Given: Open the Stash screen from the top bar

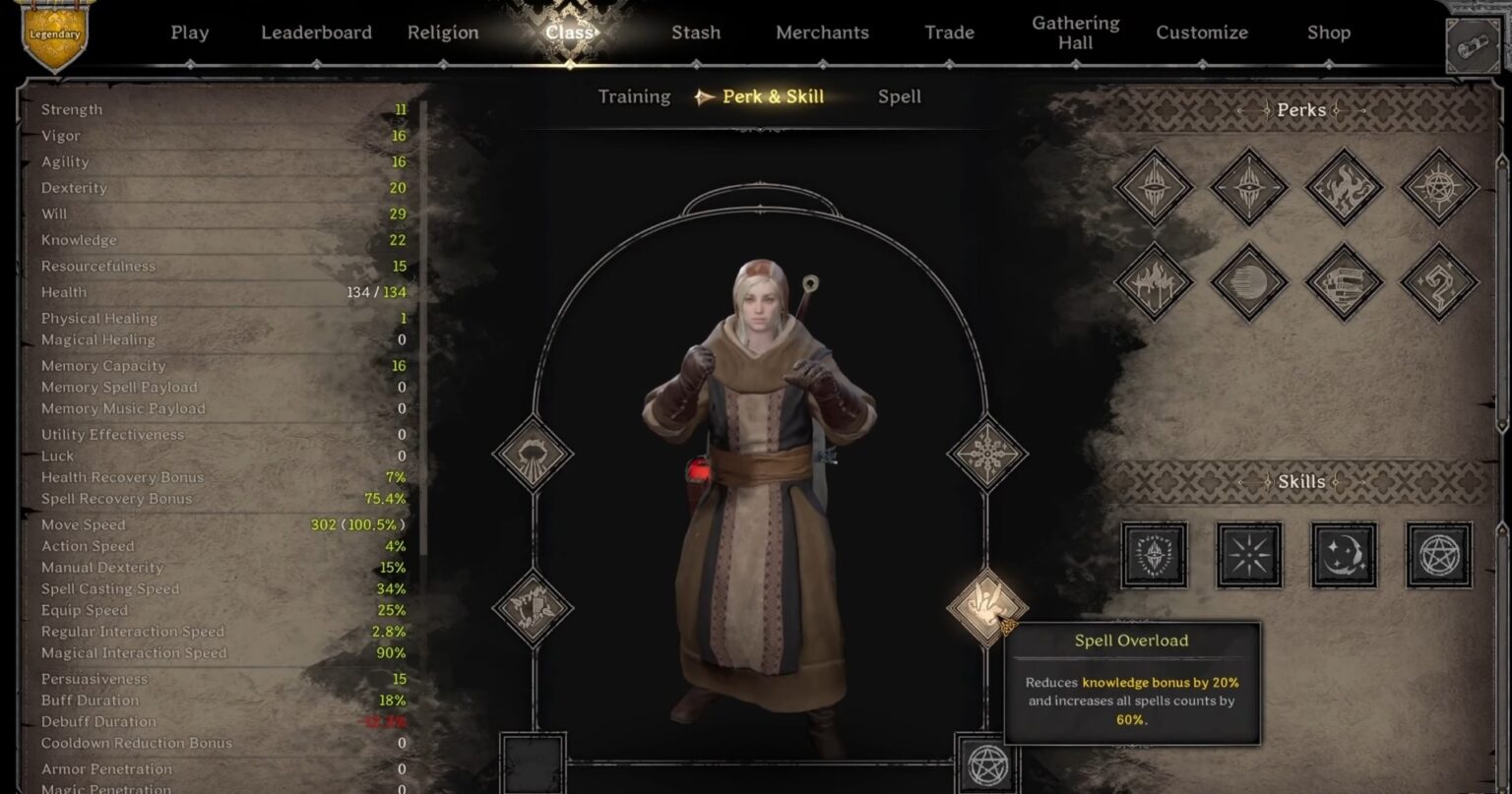Looking at the screenshot, I should pos(696,32).
